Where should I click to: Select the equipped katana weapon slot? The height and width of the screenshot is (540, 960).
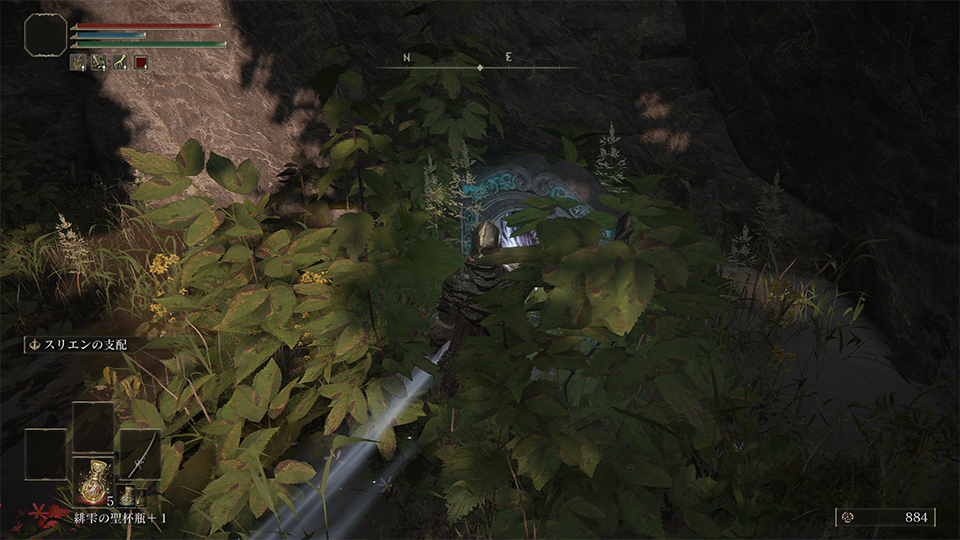click(x=140, y=453)
